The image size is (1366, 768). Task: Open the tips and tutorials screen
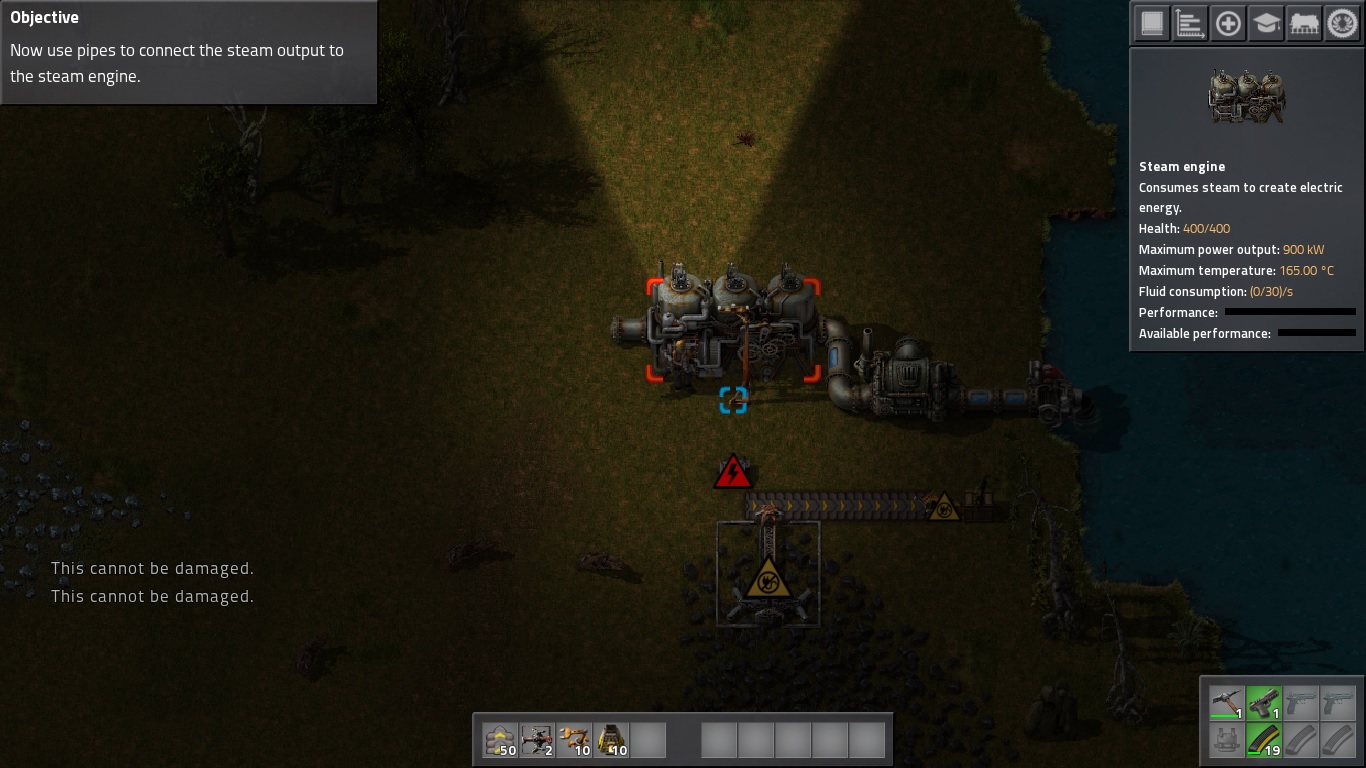(x=1265, y=22)
